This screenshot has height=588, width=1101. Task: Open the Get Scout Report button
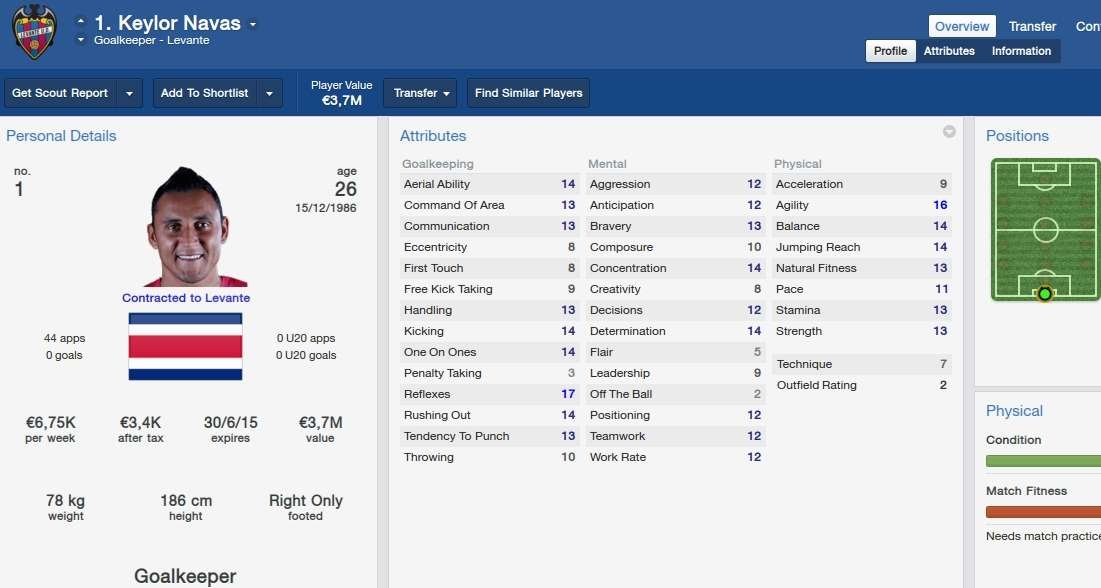coord(60,93)
